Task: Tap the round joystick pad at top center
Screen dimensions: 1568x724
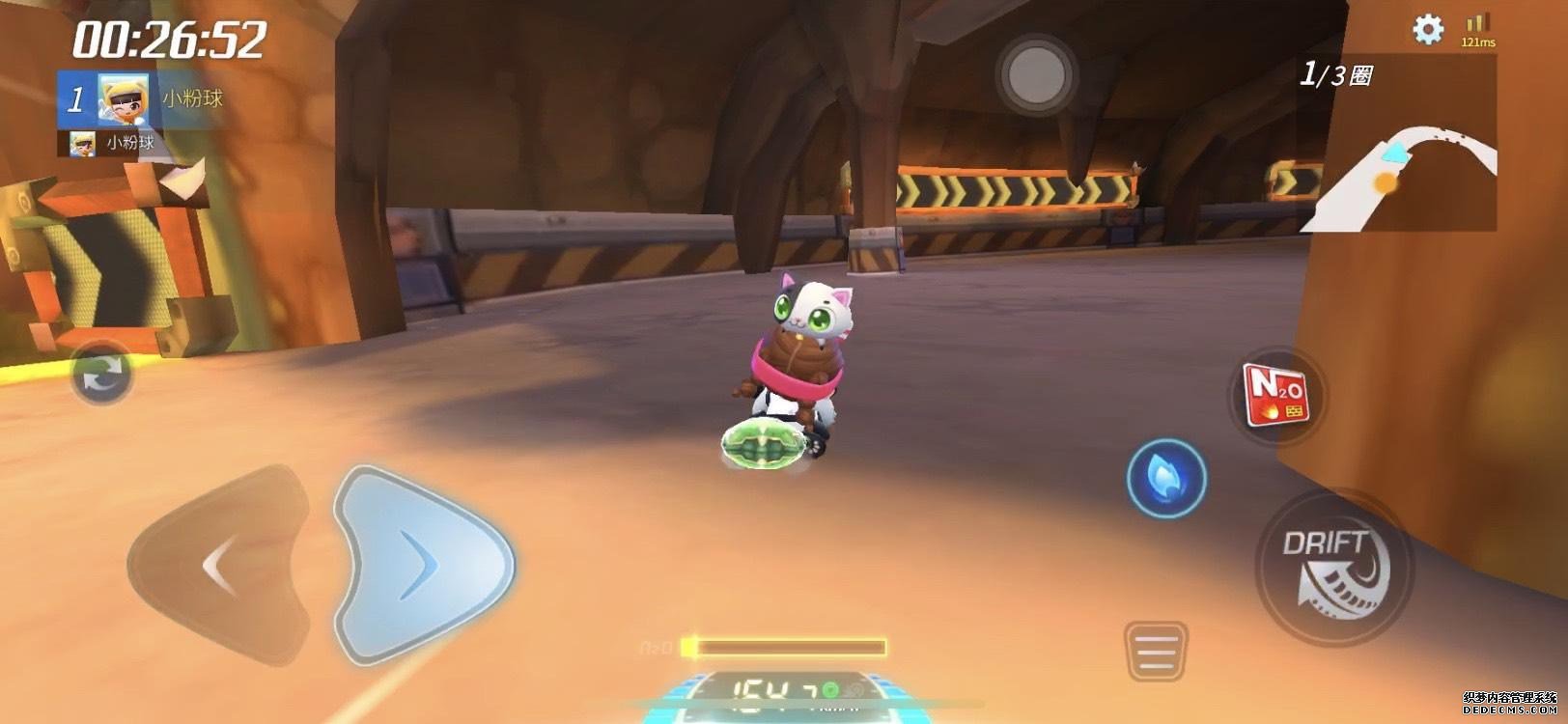Action: [x=1038, y=73]
